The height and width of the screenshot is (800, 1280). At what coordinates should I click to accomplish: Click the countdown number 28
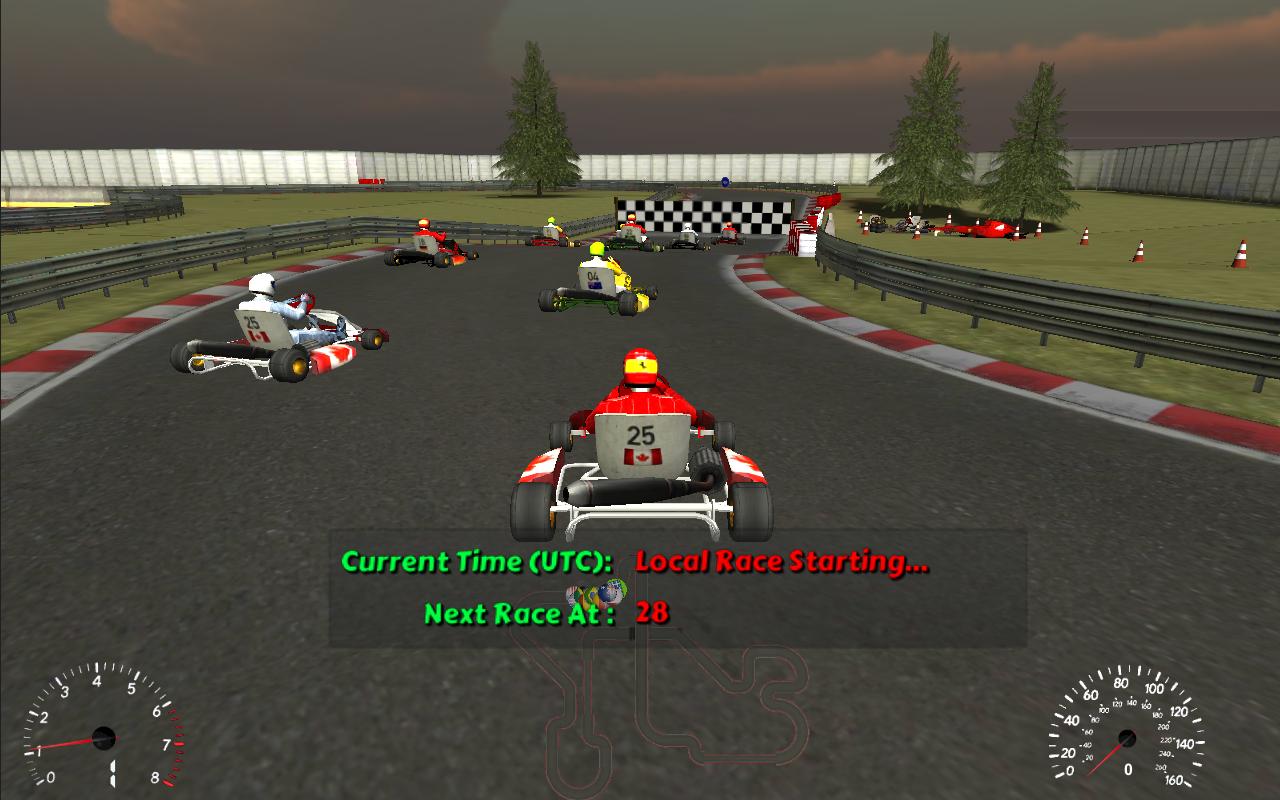click(652, 616)
